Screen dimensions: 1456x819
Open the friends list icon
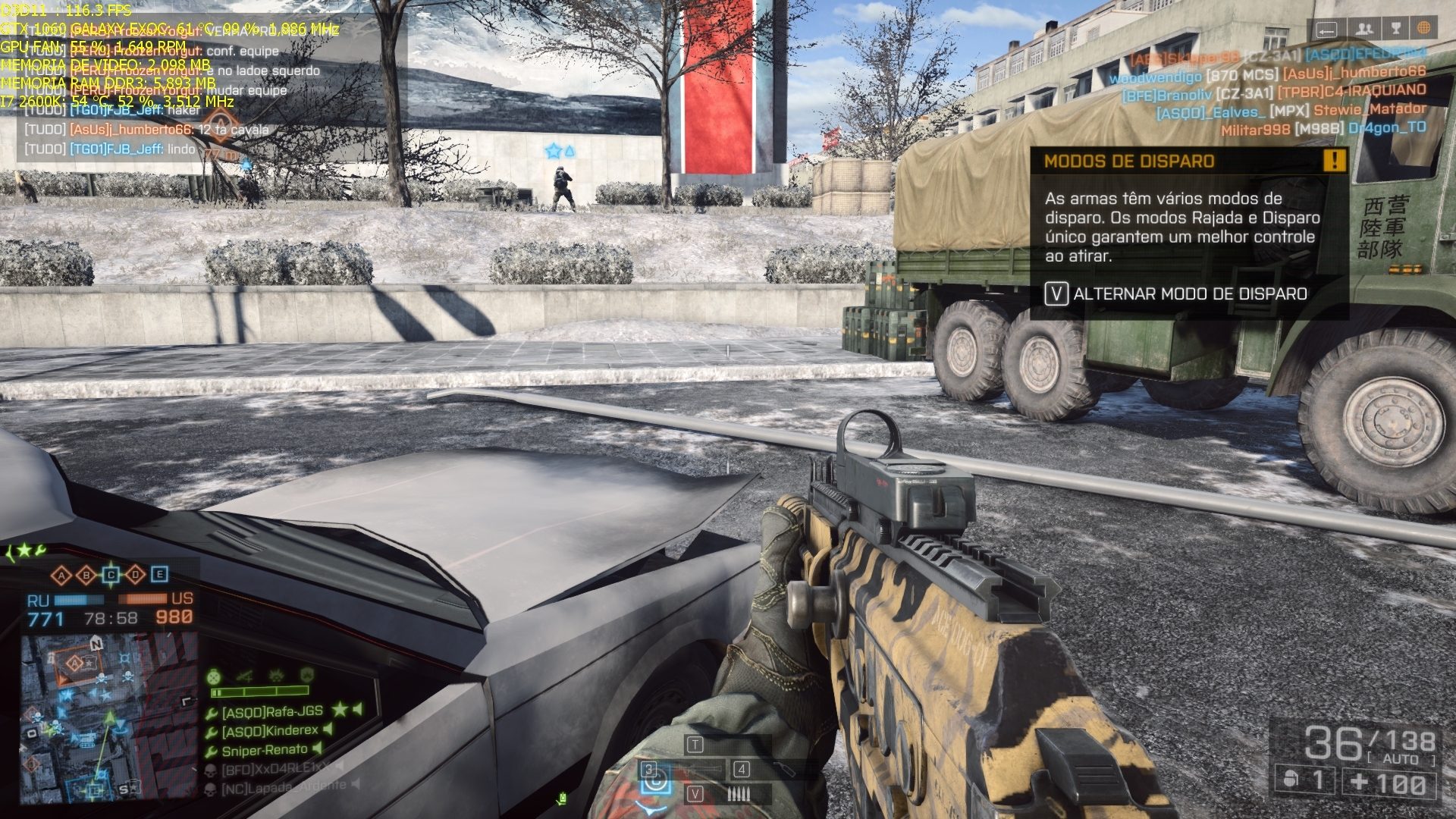1364,29
